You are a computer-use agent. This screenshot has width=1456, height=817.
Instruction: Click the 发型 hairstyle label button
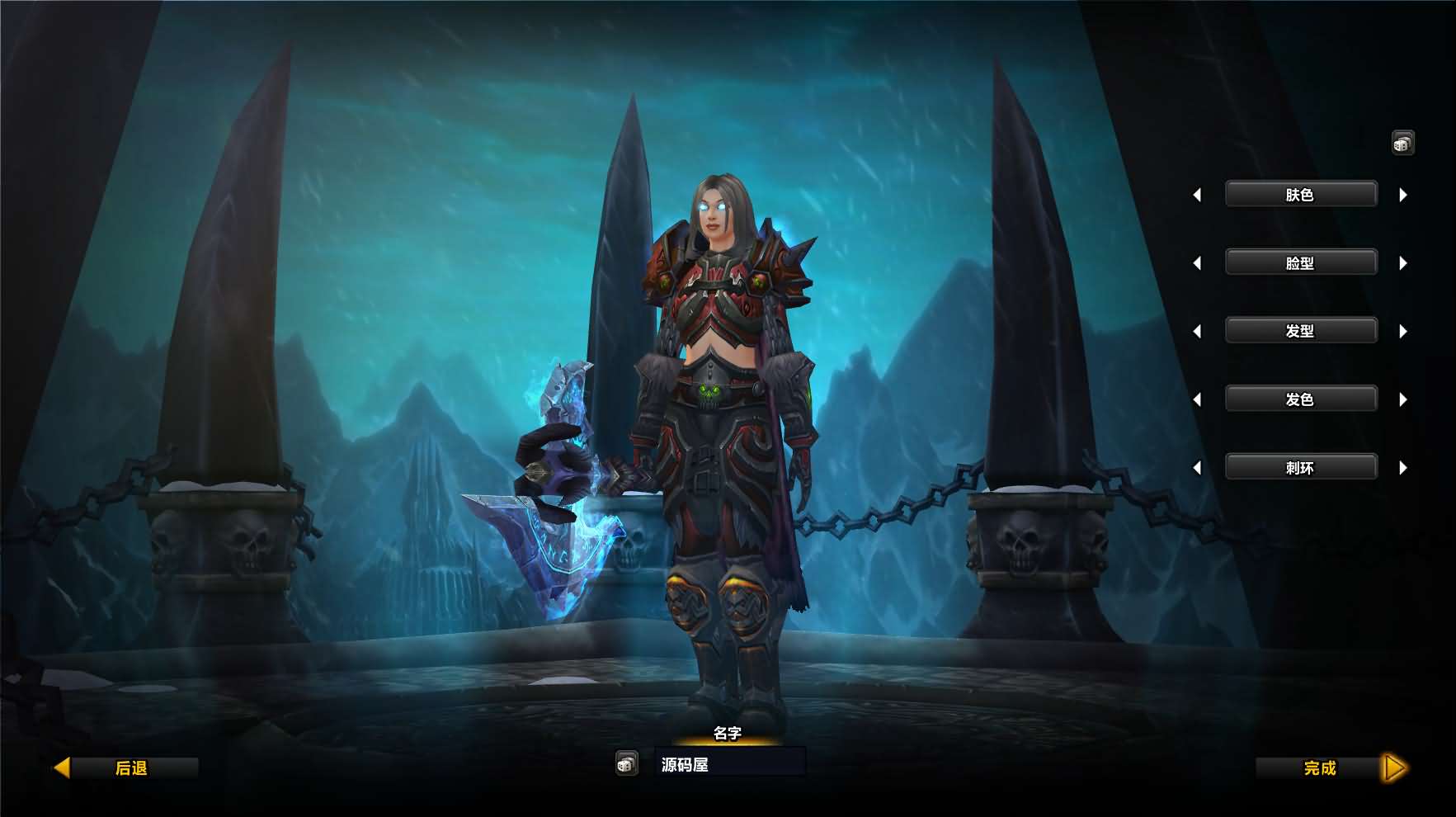pos(1300,331)
